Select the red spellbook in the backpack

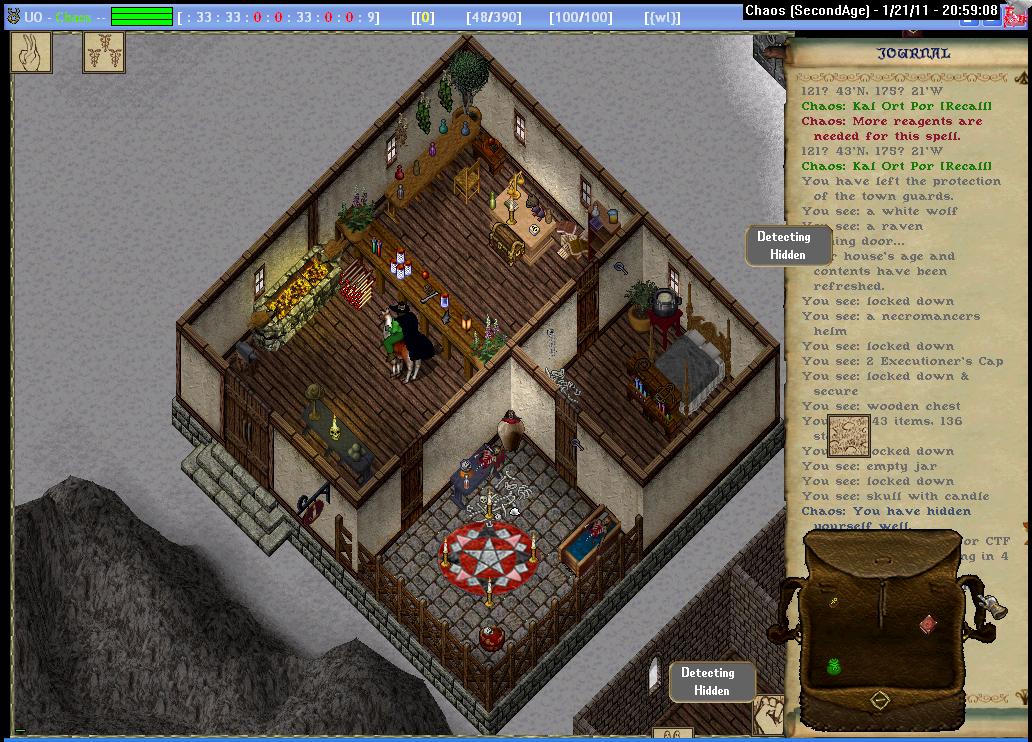[x=929, y=624]
